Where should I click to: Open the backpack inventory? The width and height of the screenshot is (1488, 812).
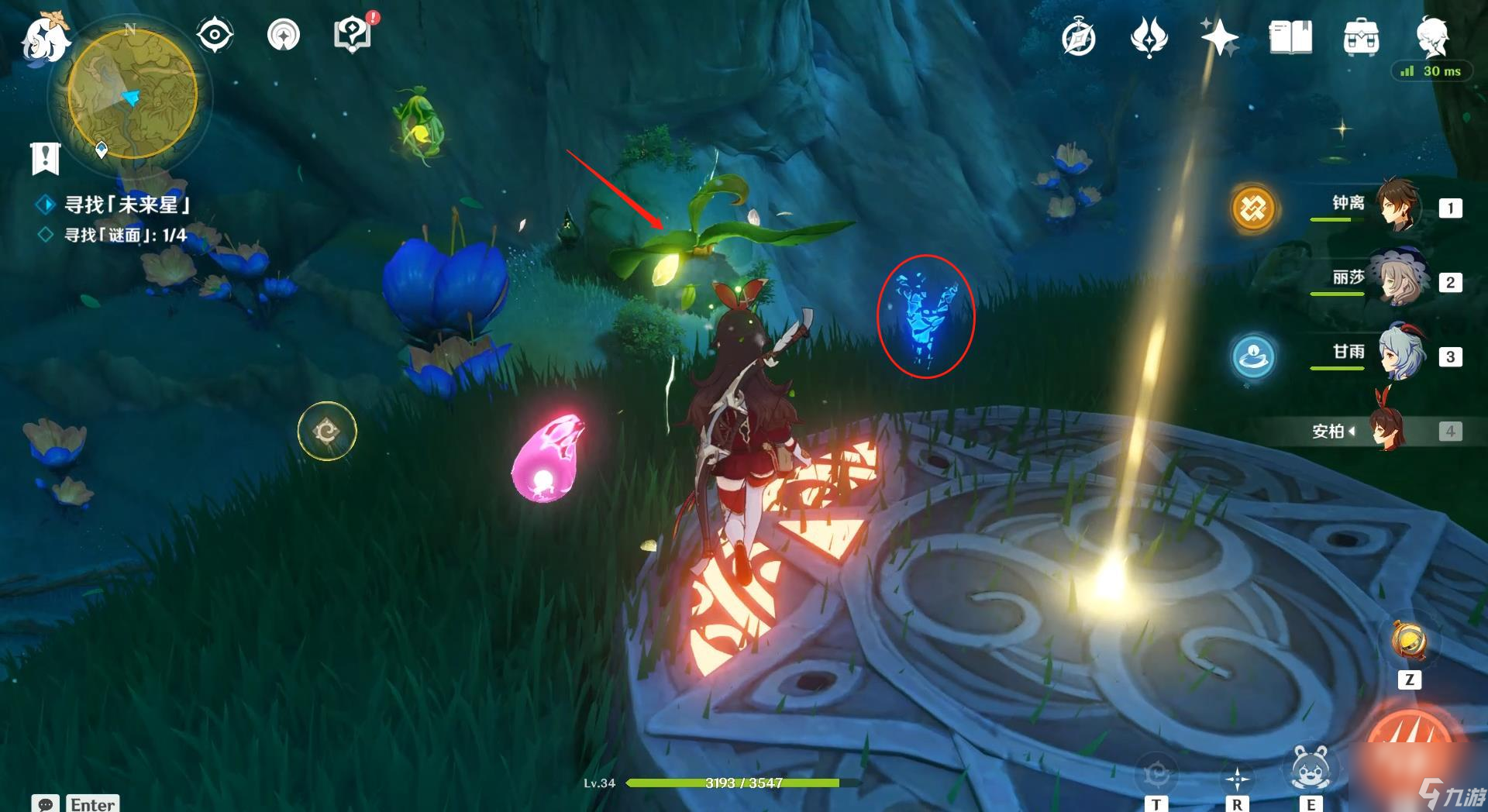pos(1361,37)
